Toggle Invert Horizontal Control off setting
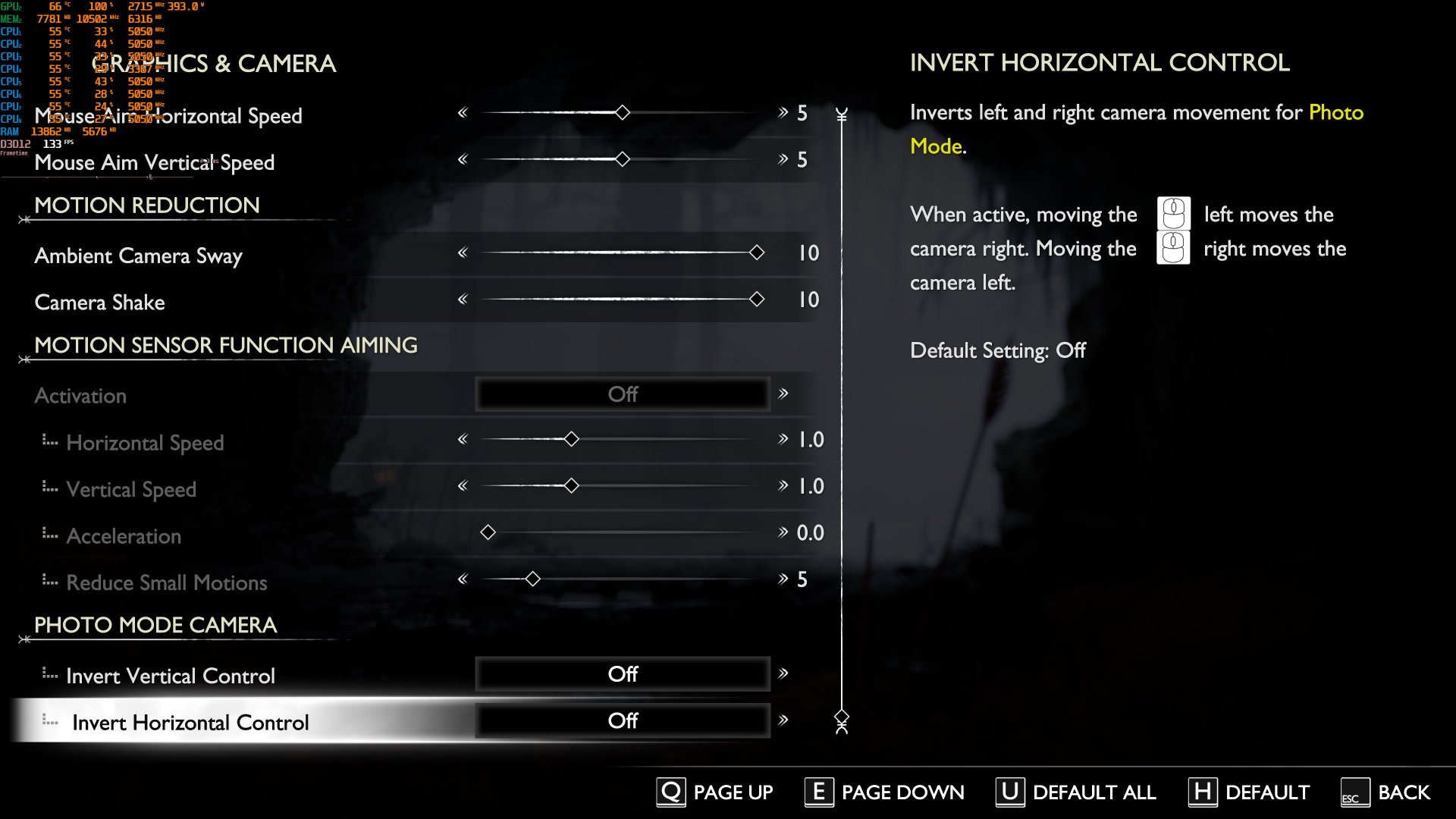1456x819 pixels. point(622,720)
